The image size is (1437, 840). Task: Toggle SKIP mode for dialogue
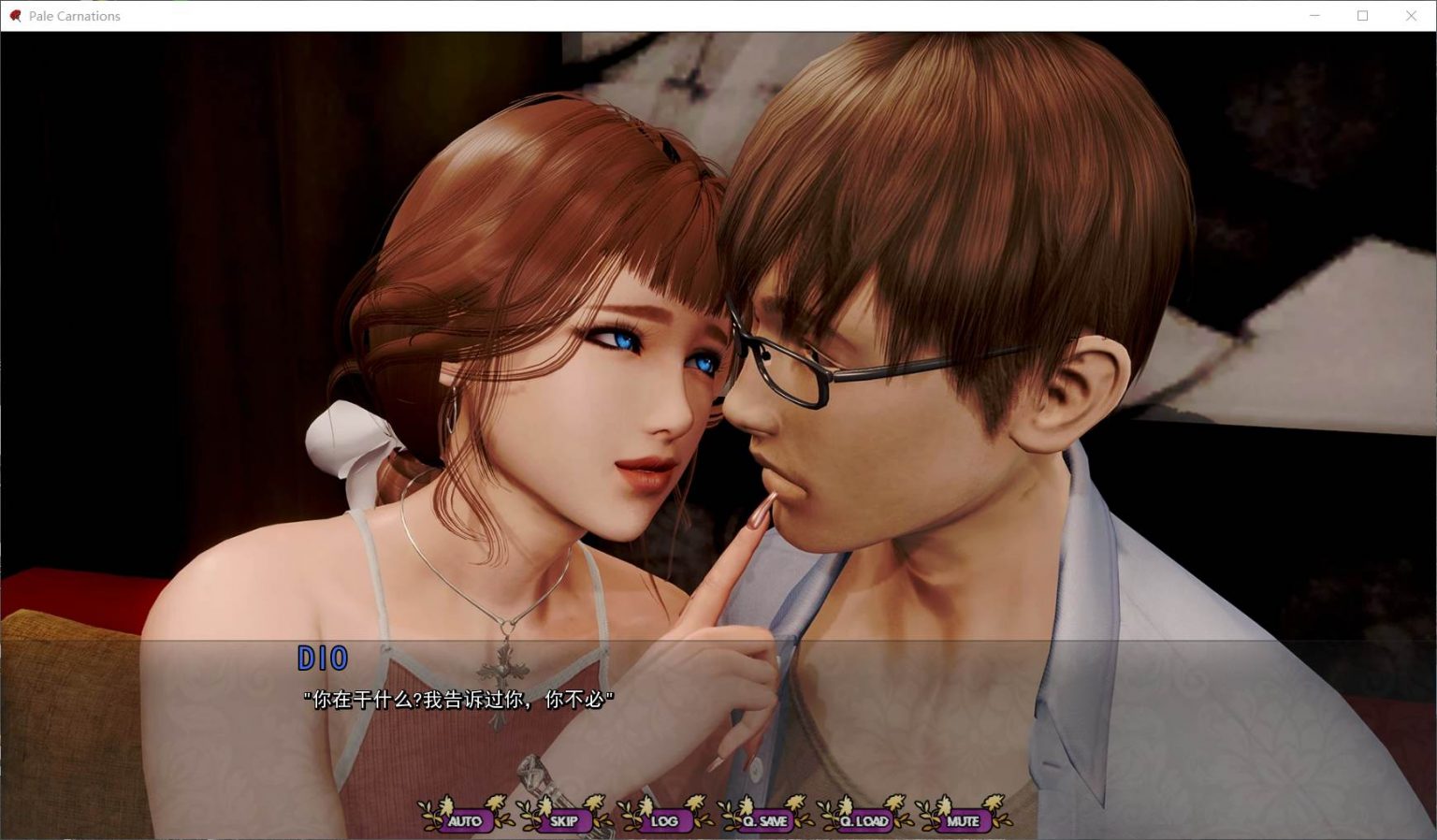coord(564,820)
